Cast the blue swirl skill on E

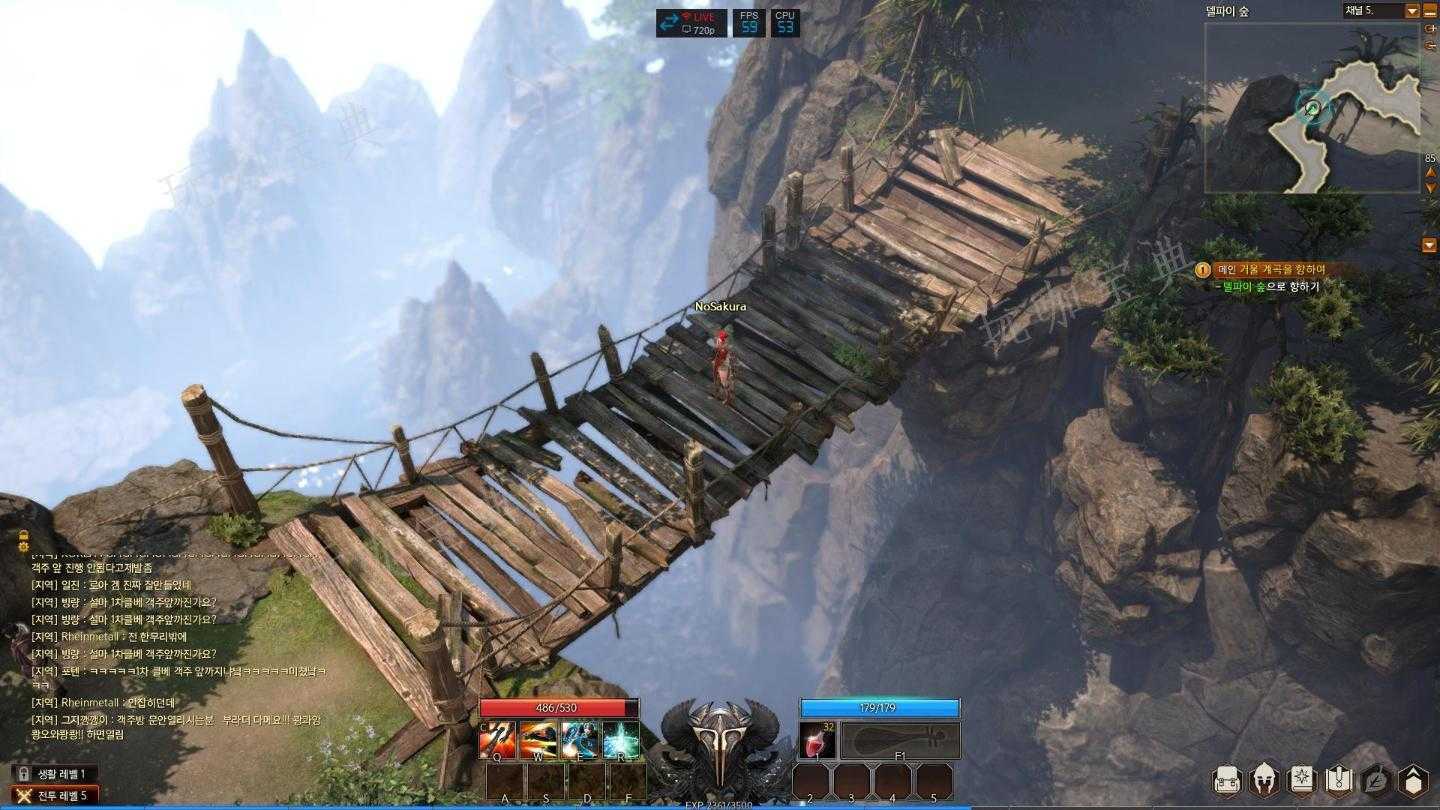(579, 740)
